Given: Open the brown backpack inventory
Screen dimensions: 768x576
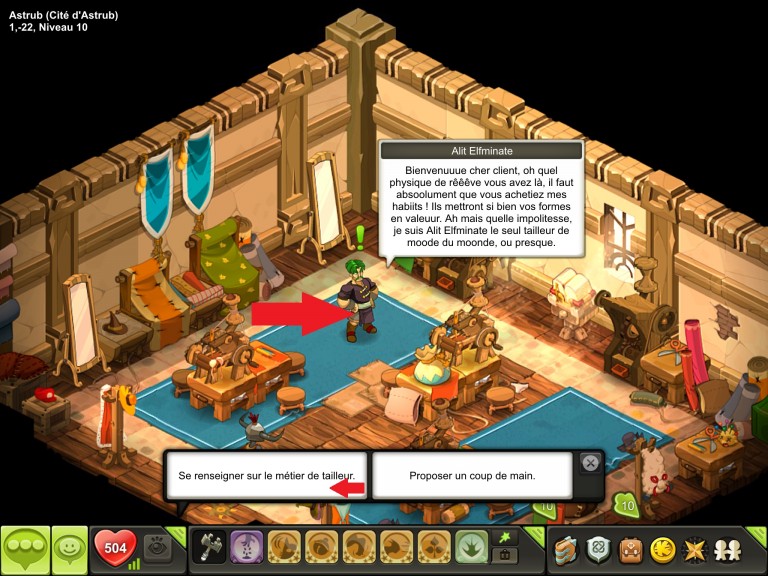Looking at the screenshot, I should coord(631,548).
